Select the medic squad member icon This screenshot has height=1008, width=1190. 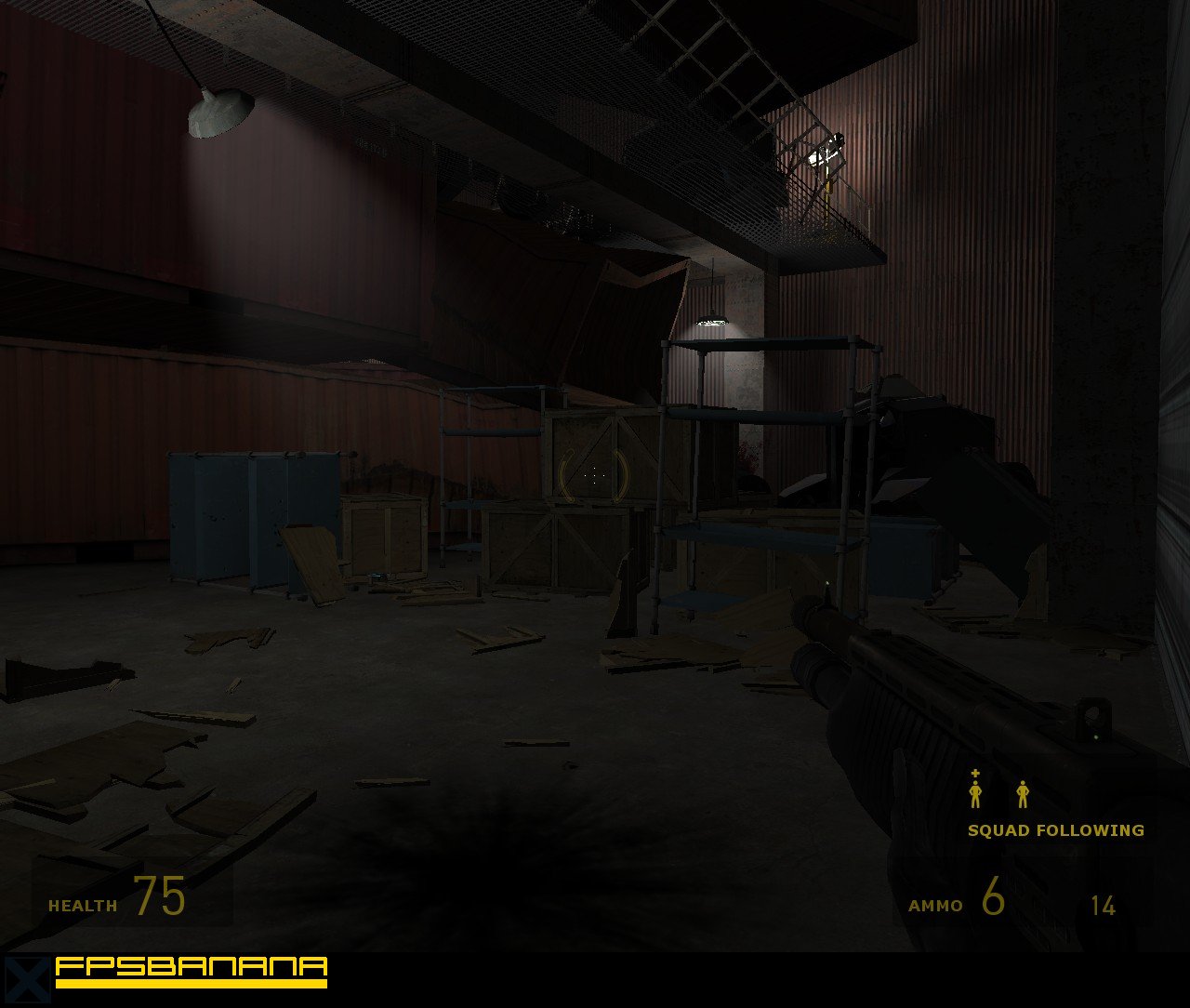click(x=974, y=797)
